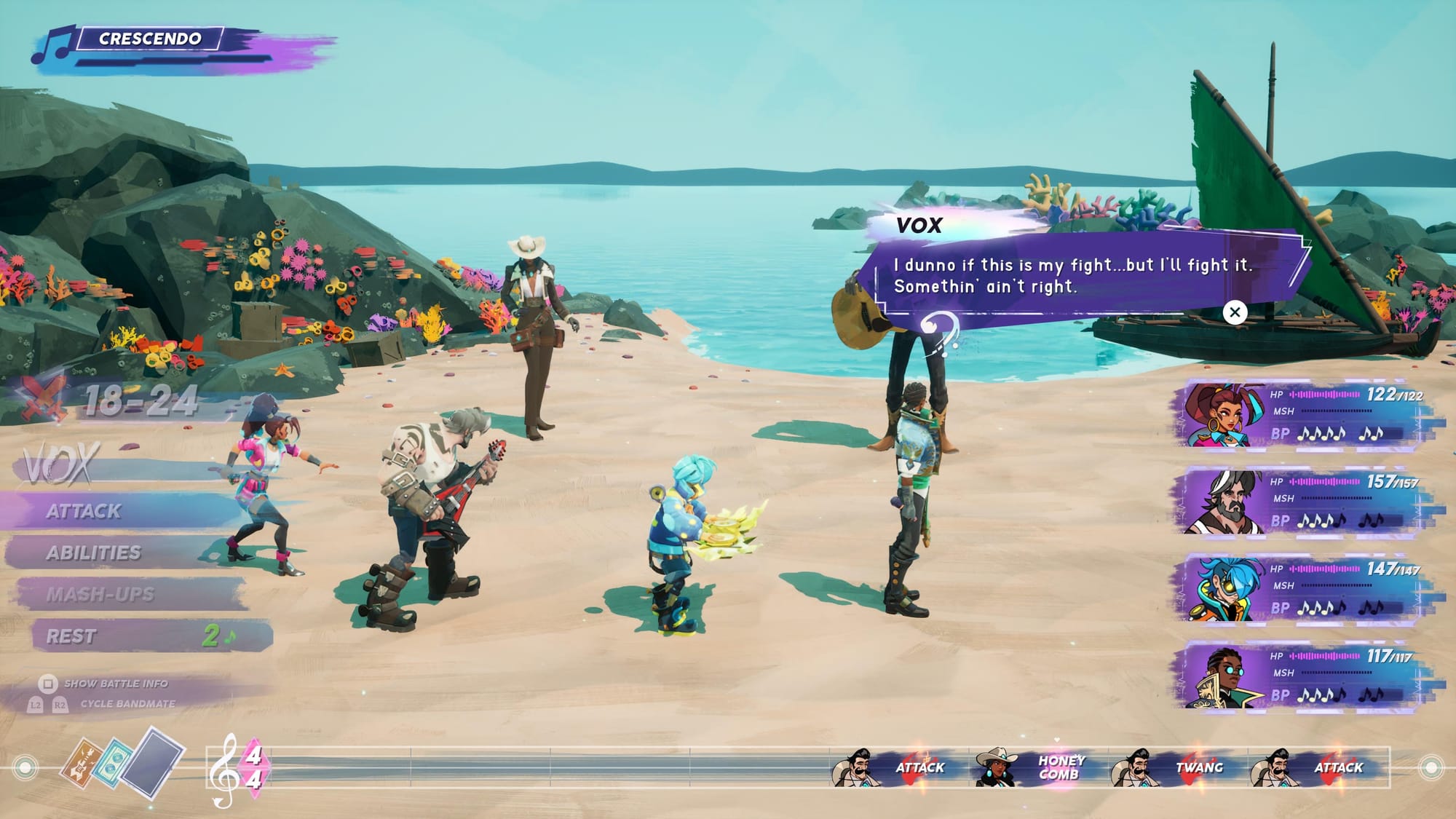This screenshot has width=1456, height=819.
Task: Click the guitar card in the deck
Action: click(x=82, y=762)
